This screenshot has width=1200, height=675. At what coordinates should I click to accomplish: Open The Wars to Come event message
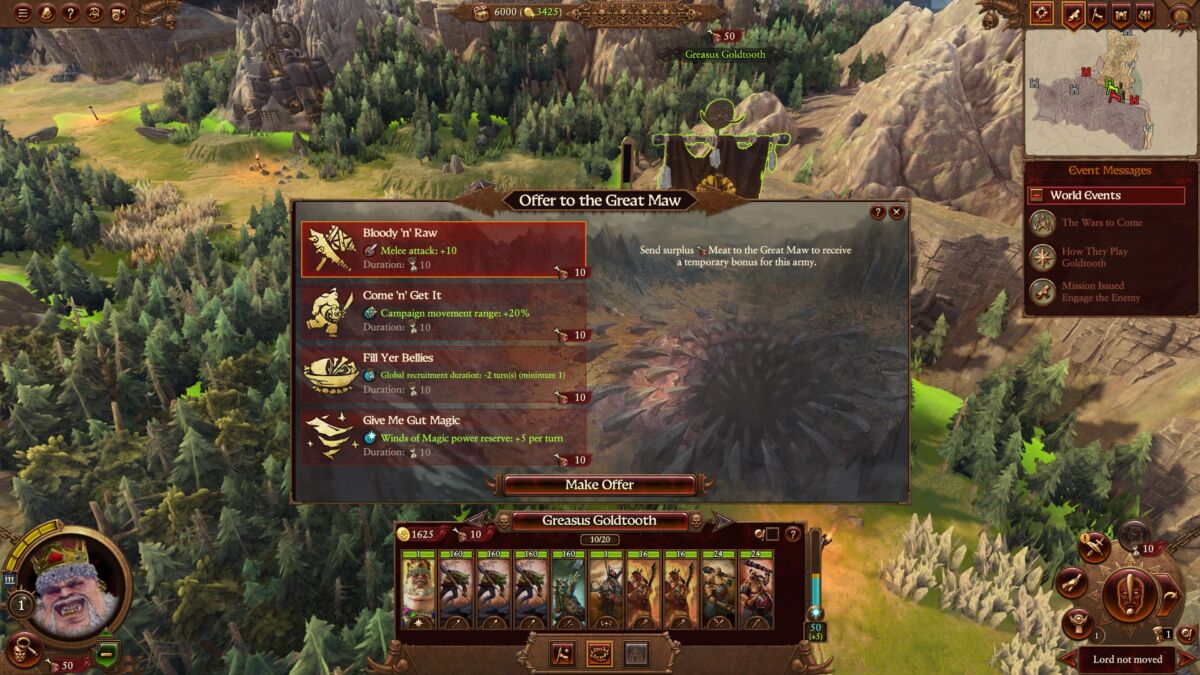point(1101,223)
